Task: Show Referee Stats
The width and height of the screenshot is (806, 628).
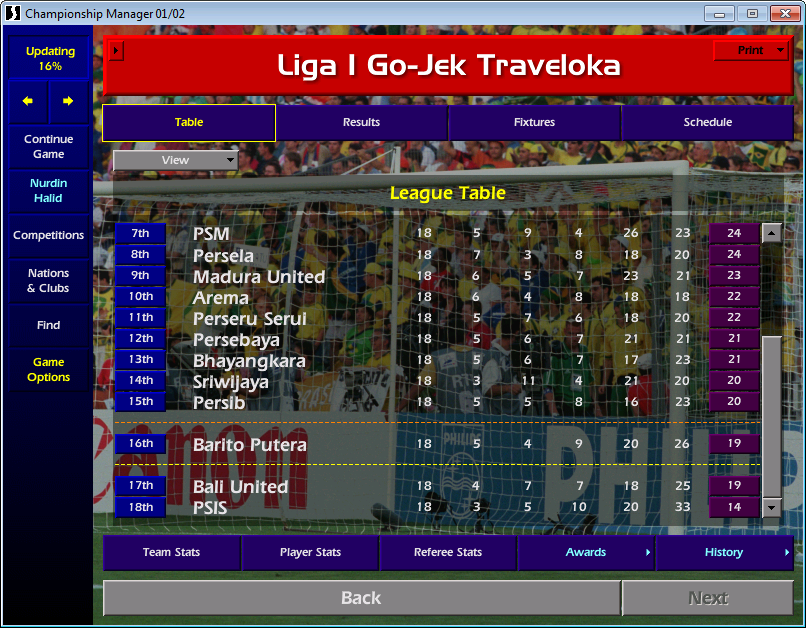Action: [x=448, y=552]
